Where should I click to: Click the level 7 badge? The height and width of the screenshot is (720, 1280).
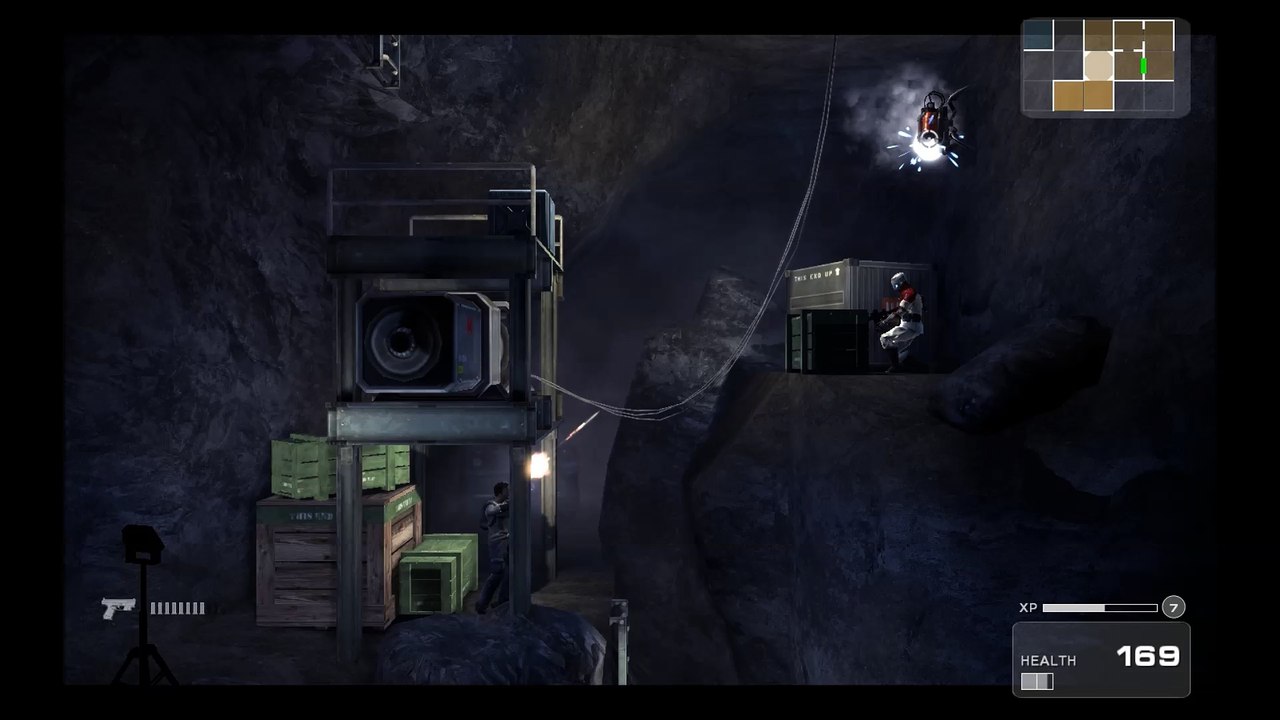[1173, 607]
